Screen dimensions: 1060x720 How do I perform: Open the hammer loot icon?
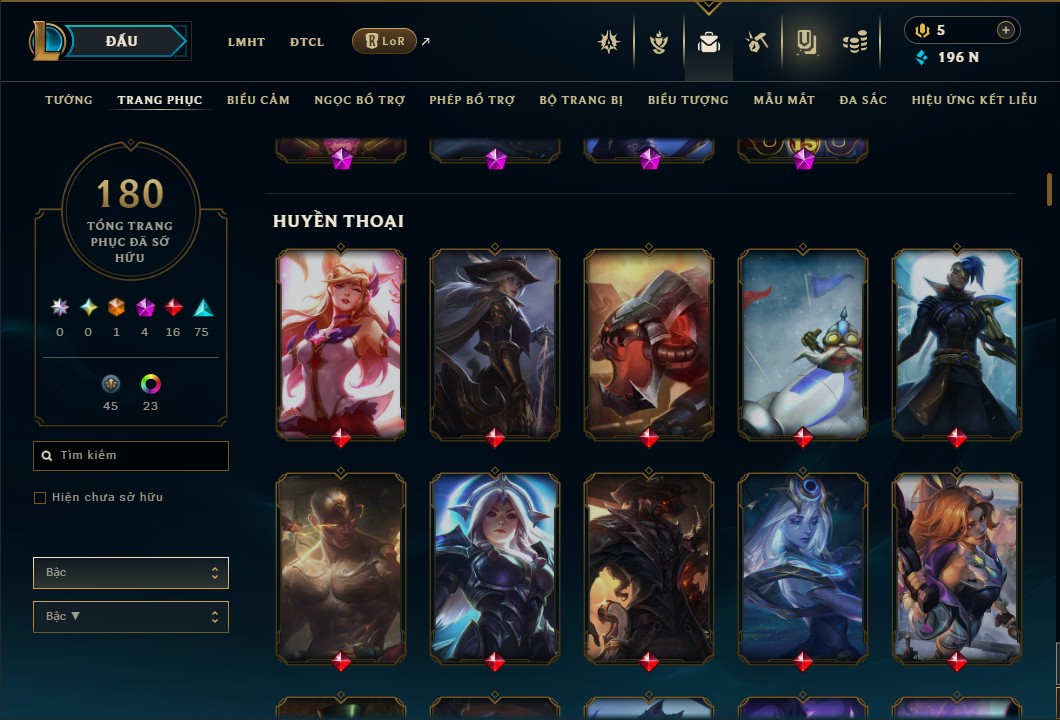pos(757,42)
